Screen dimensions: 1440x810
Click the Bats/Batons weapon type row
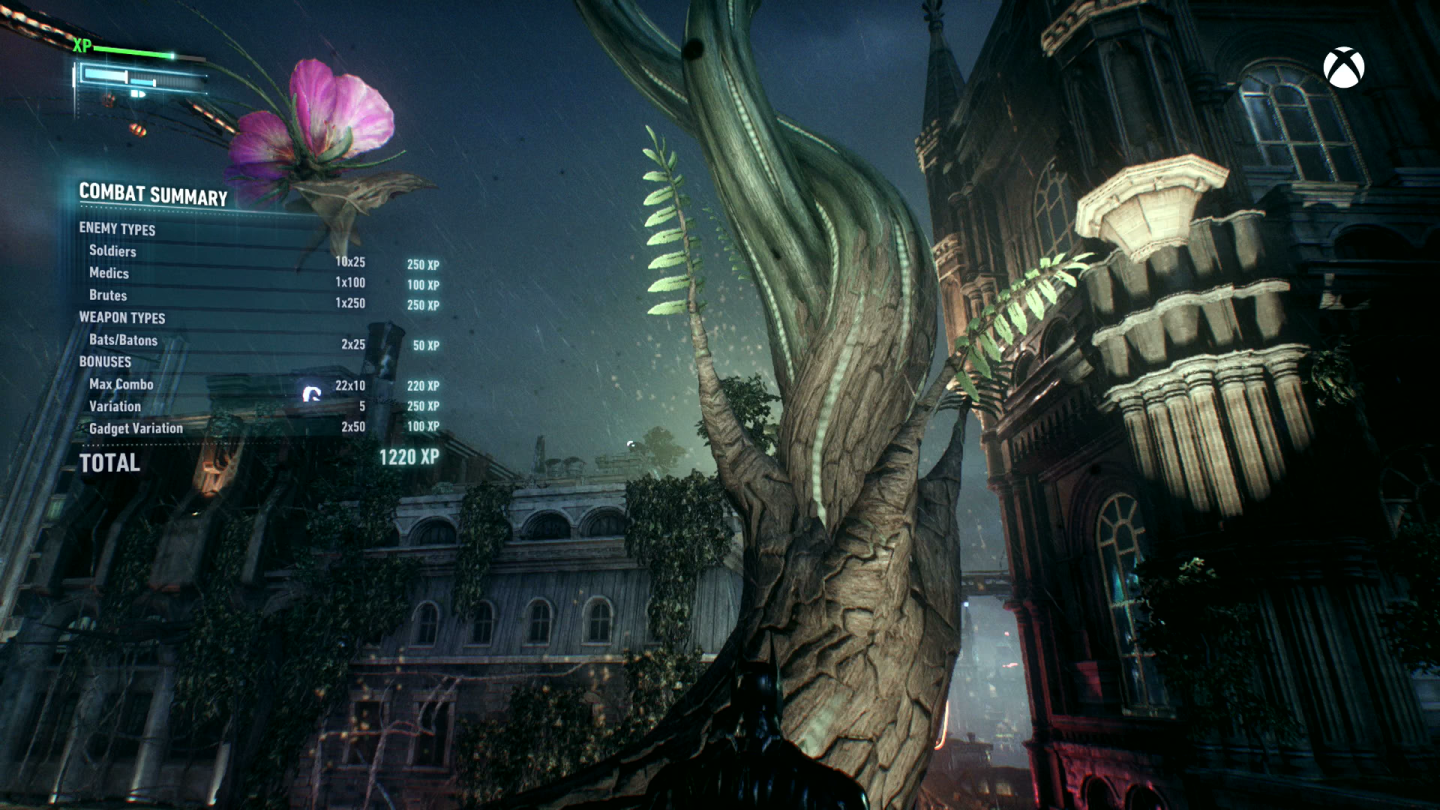coord(125,340)
